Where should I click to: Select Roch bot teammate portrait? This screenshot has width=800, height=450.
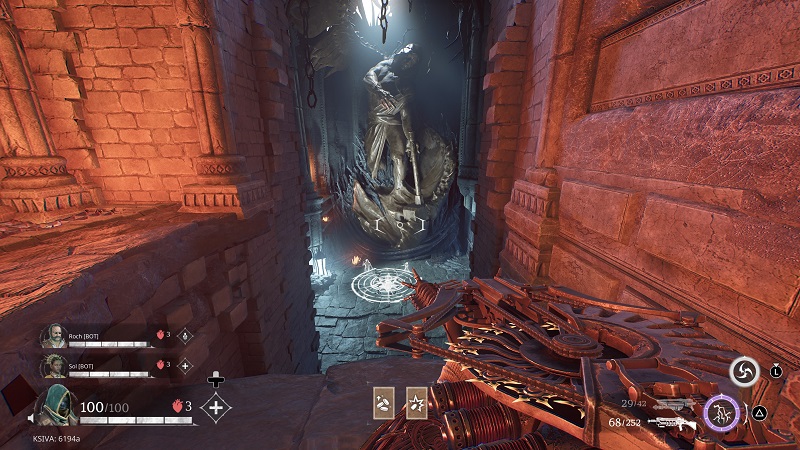tap(53, 336)
